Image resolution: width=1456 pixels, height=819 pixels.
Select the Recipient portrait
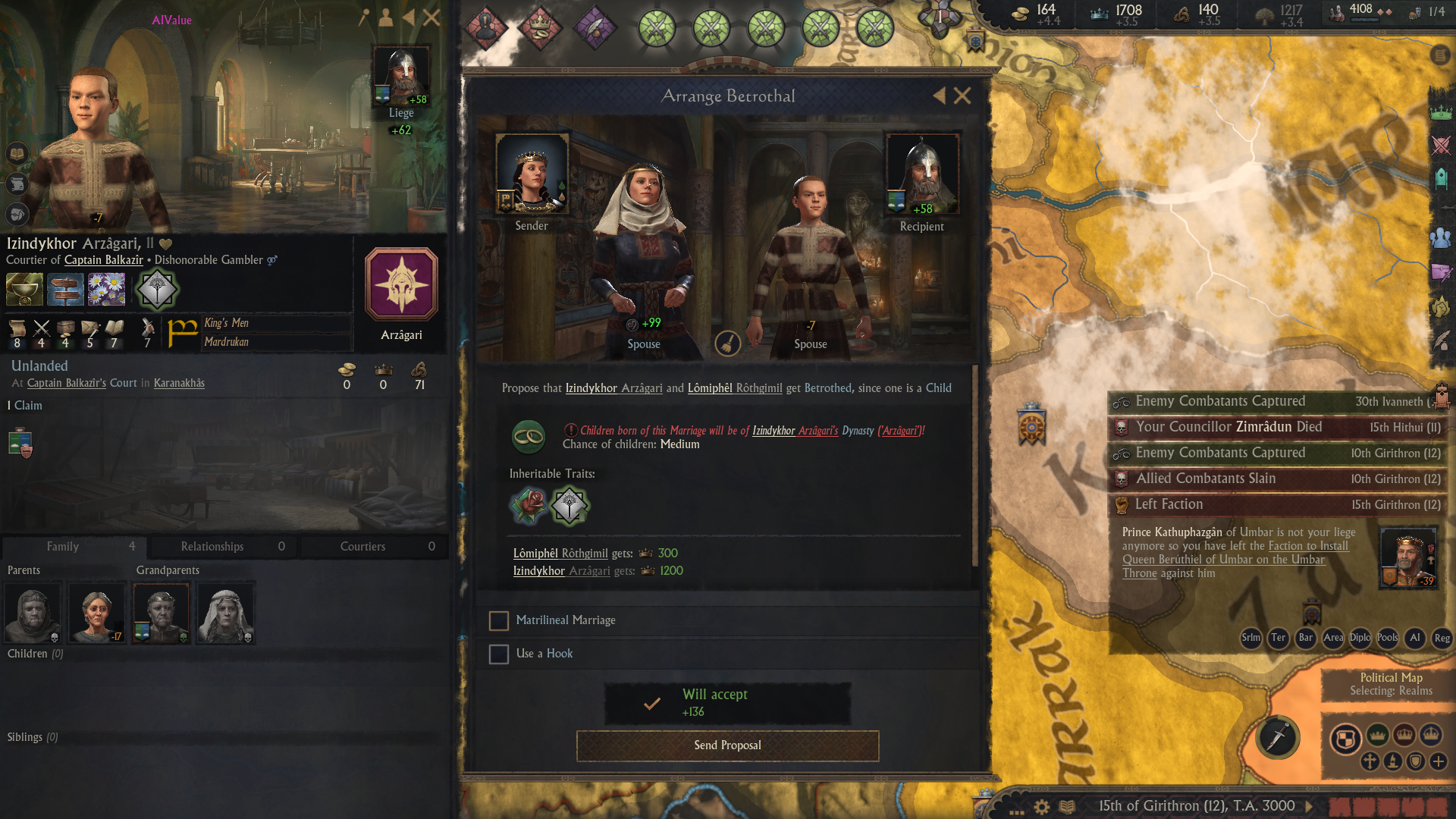[922, 174]
